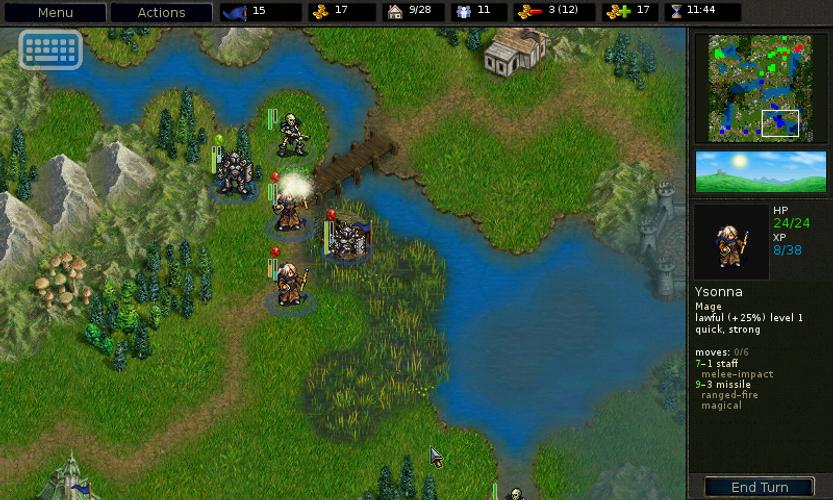The width and height of the screenshot is (833, 500).
Task: Open the Menu button
Action: point(55,13)
